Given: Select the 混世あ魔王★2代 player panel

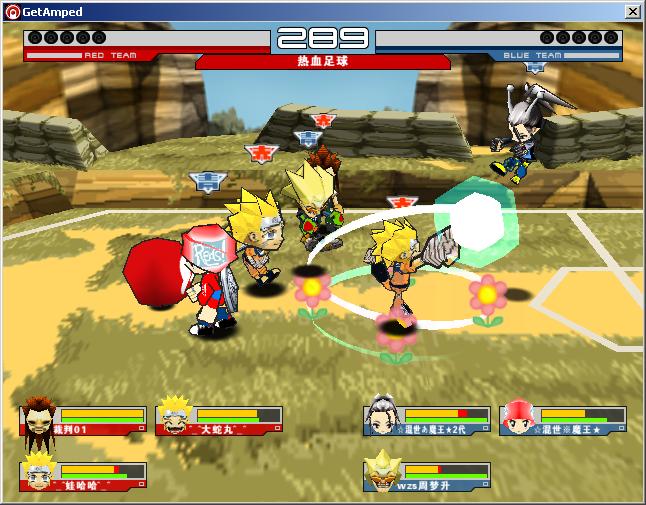Looking at the screenshot, I should pos(428,420).
